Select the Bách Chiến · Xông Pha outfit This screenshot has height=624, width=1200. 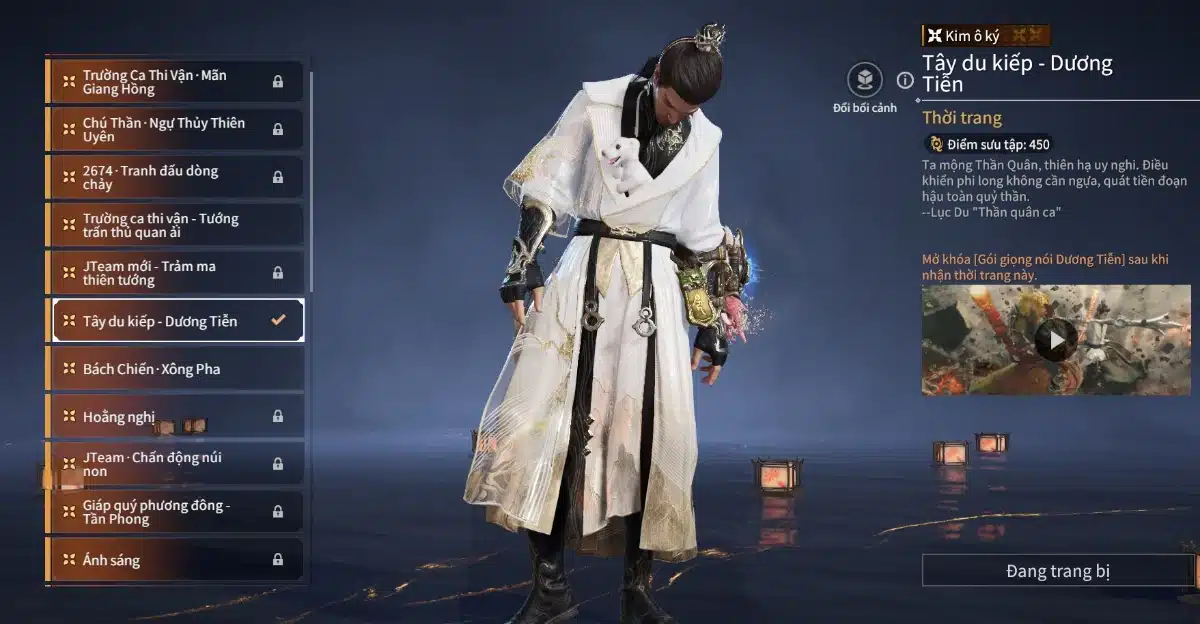tap(175, 369)
